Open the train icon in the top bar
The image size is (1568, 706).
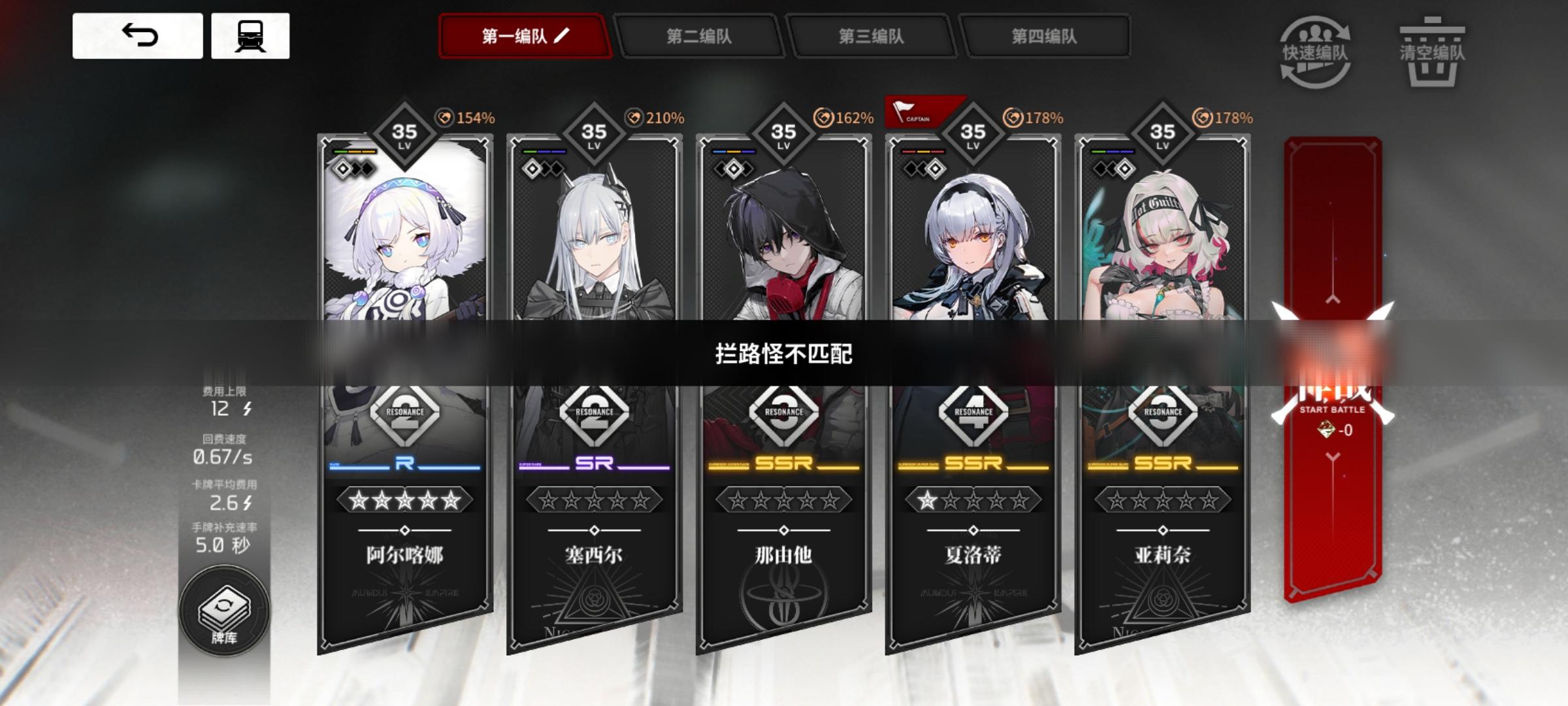coord(250,36)
